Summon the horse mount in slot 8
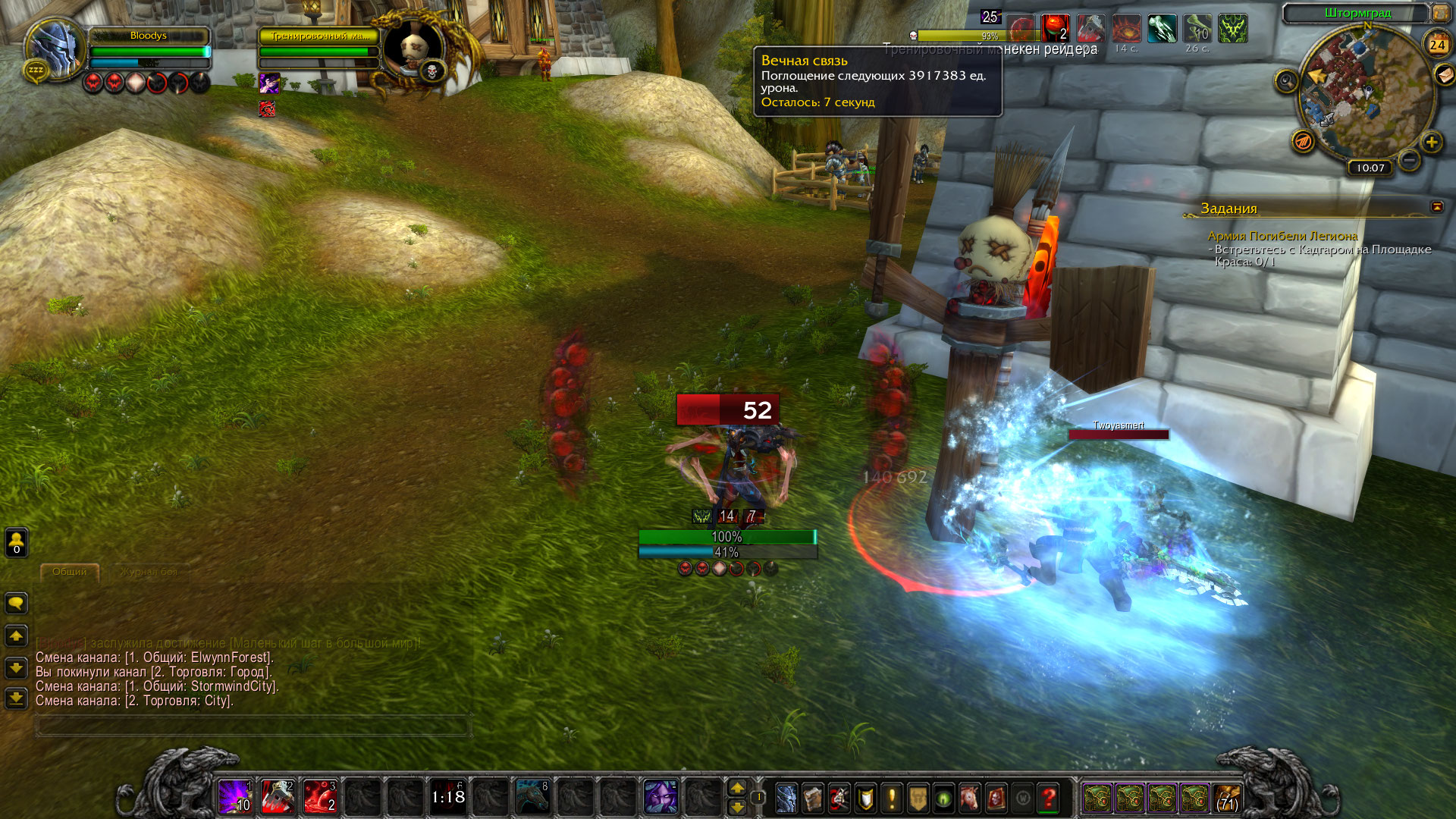This screenshot has width=1456, height=819. (532, 796)
